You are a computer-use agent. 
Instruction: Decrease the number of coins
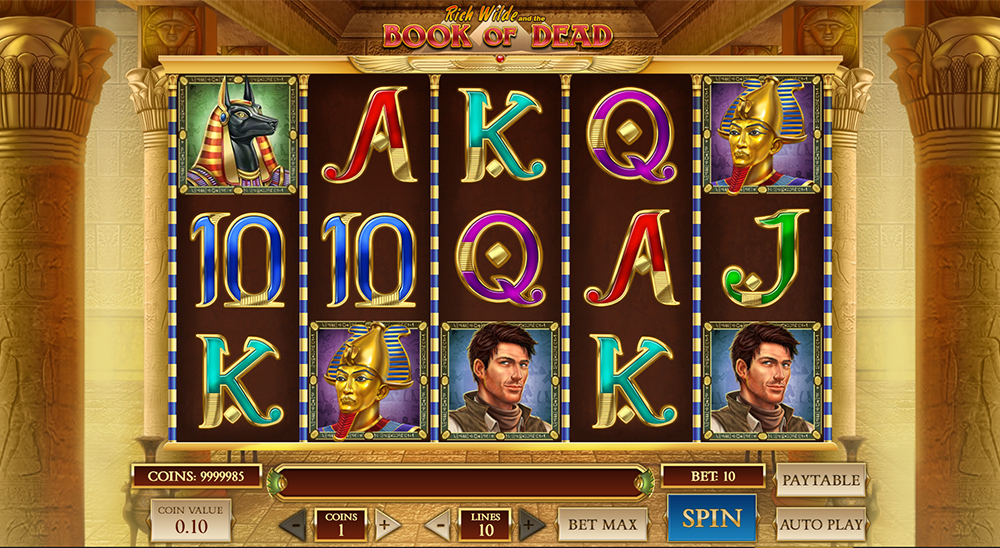click(x=293, y=524)
